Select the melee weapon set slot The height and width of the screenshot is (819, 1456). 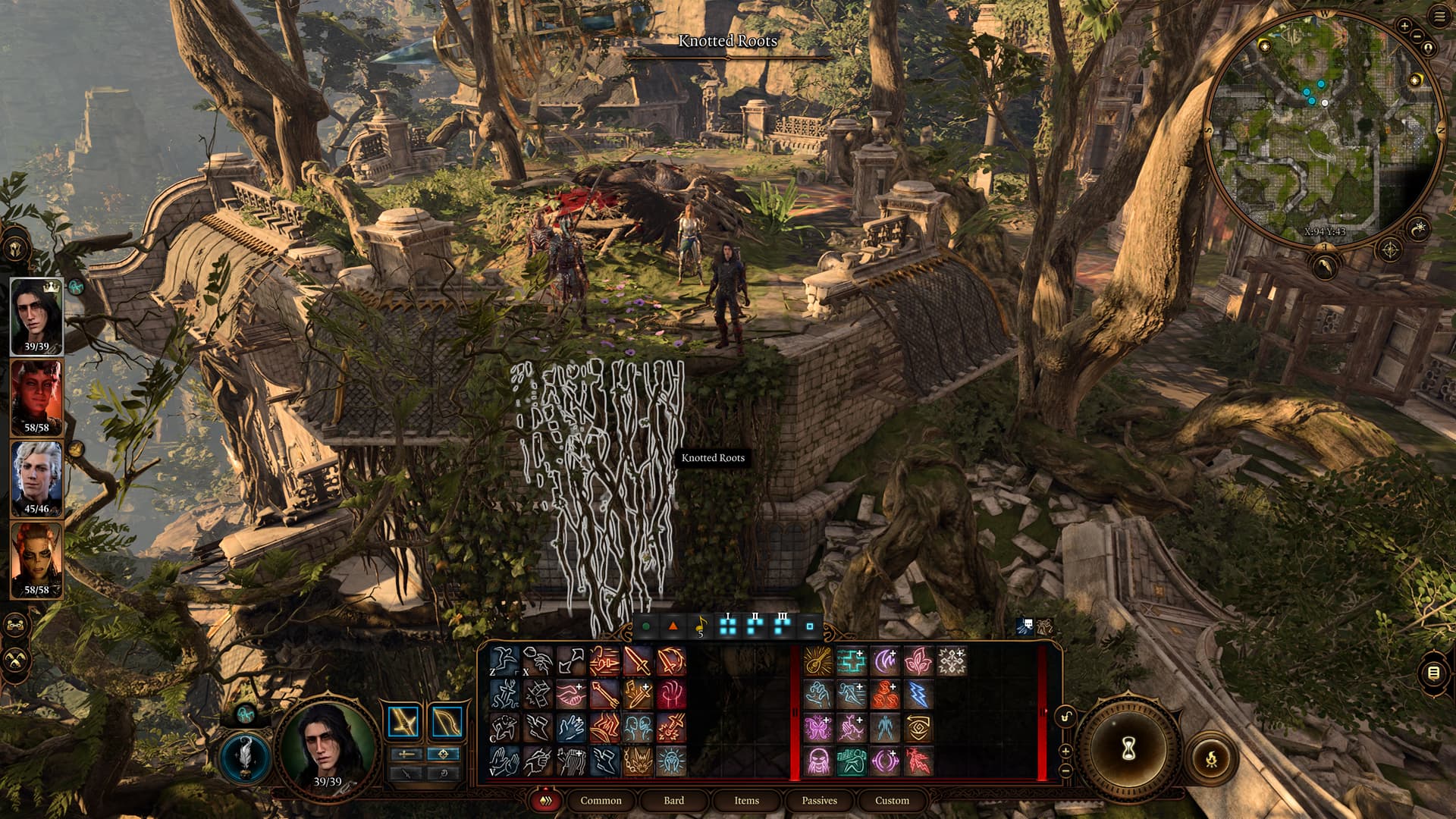(403, 721)
